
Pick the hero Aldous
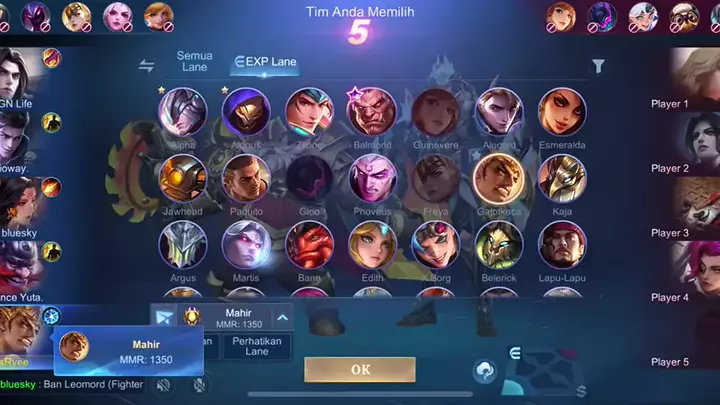(246, 113)
